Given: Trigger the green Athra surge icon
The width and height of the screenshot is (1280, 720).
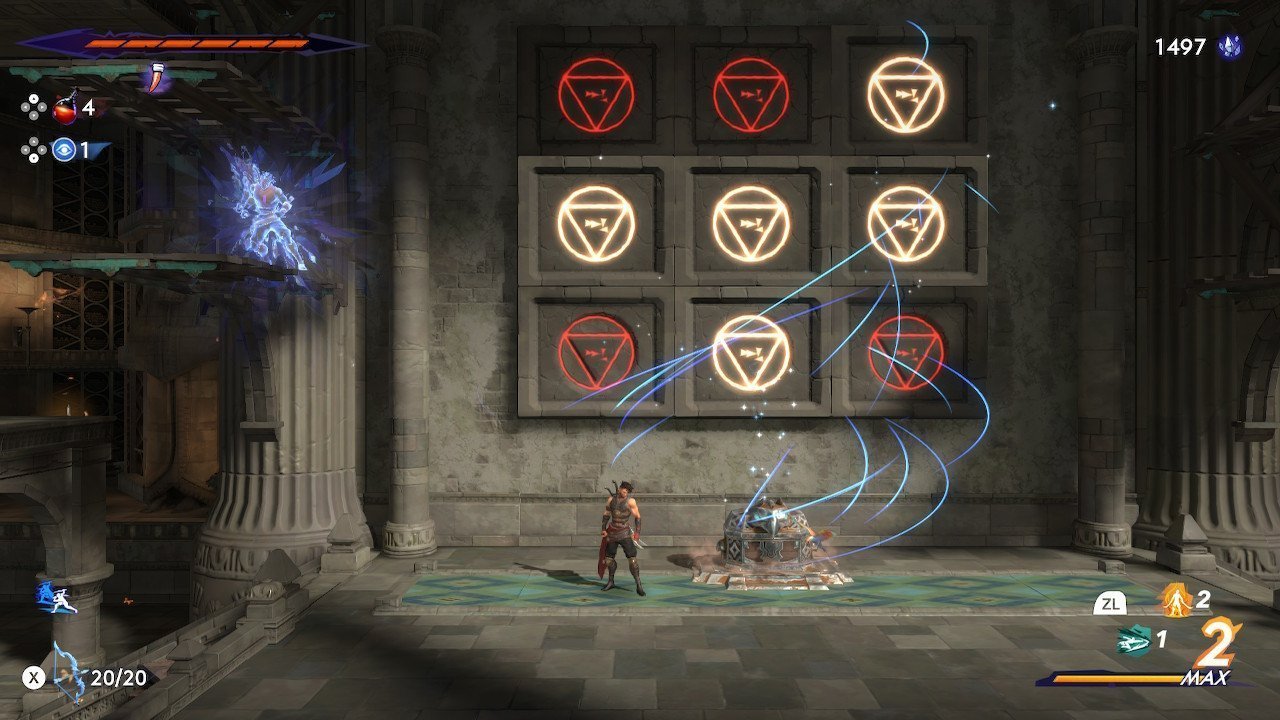Looking at the screenshot, I should click(x=1132, y=639).
